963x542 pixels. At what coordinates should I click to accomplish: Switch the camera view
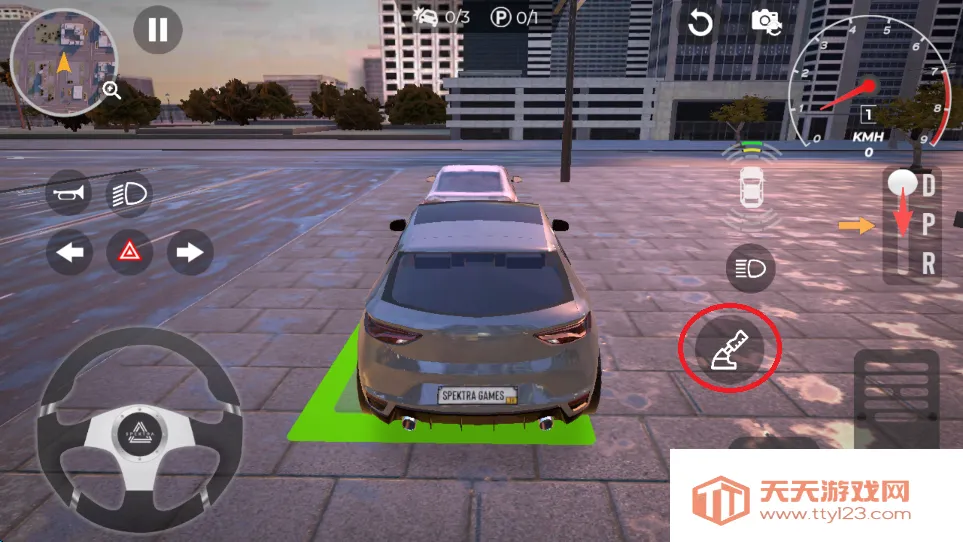click(766, 21)
